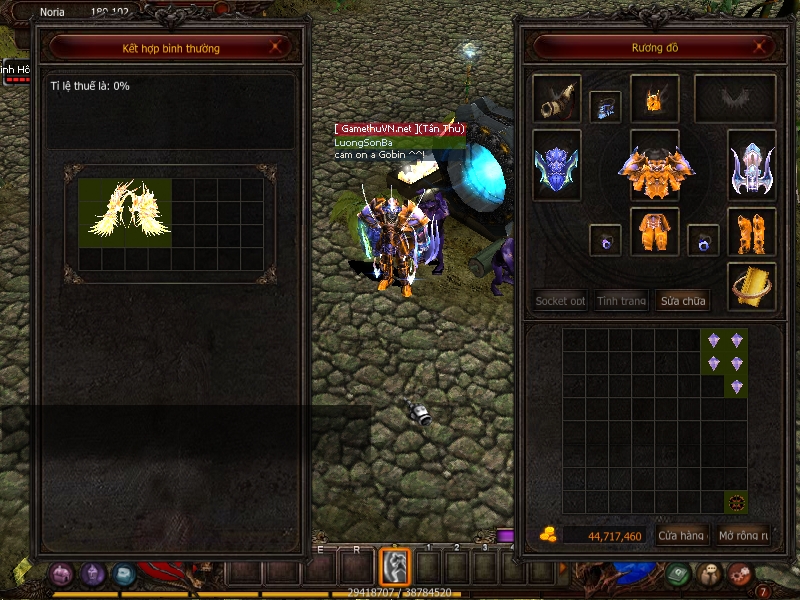Click the green book menu icon
This screenshot has height=600, width=800.
tap(678, 574)
